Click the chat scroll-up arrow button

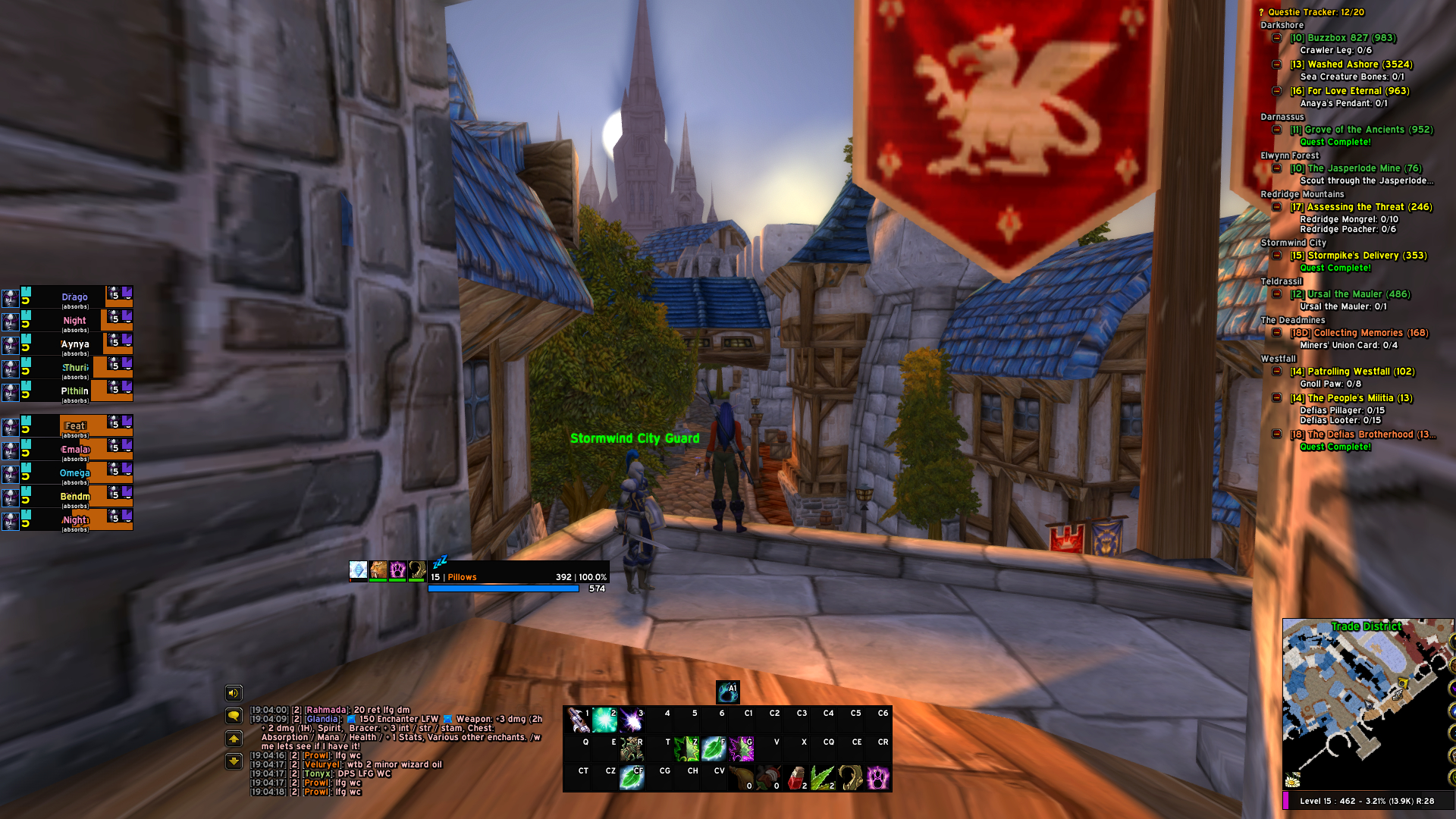234,739
